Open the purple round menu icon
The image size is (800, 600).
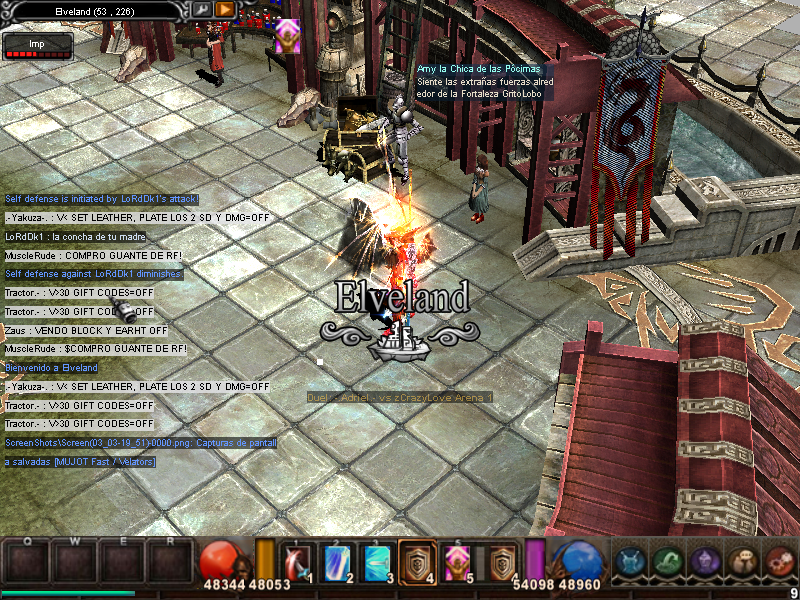coord(706,562)
